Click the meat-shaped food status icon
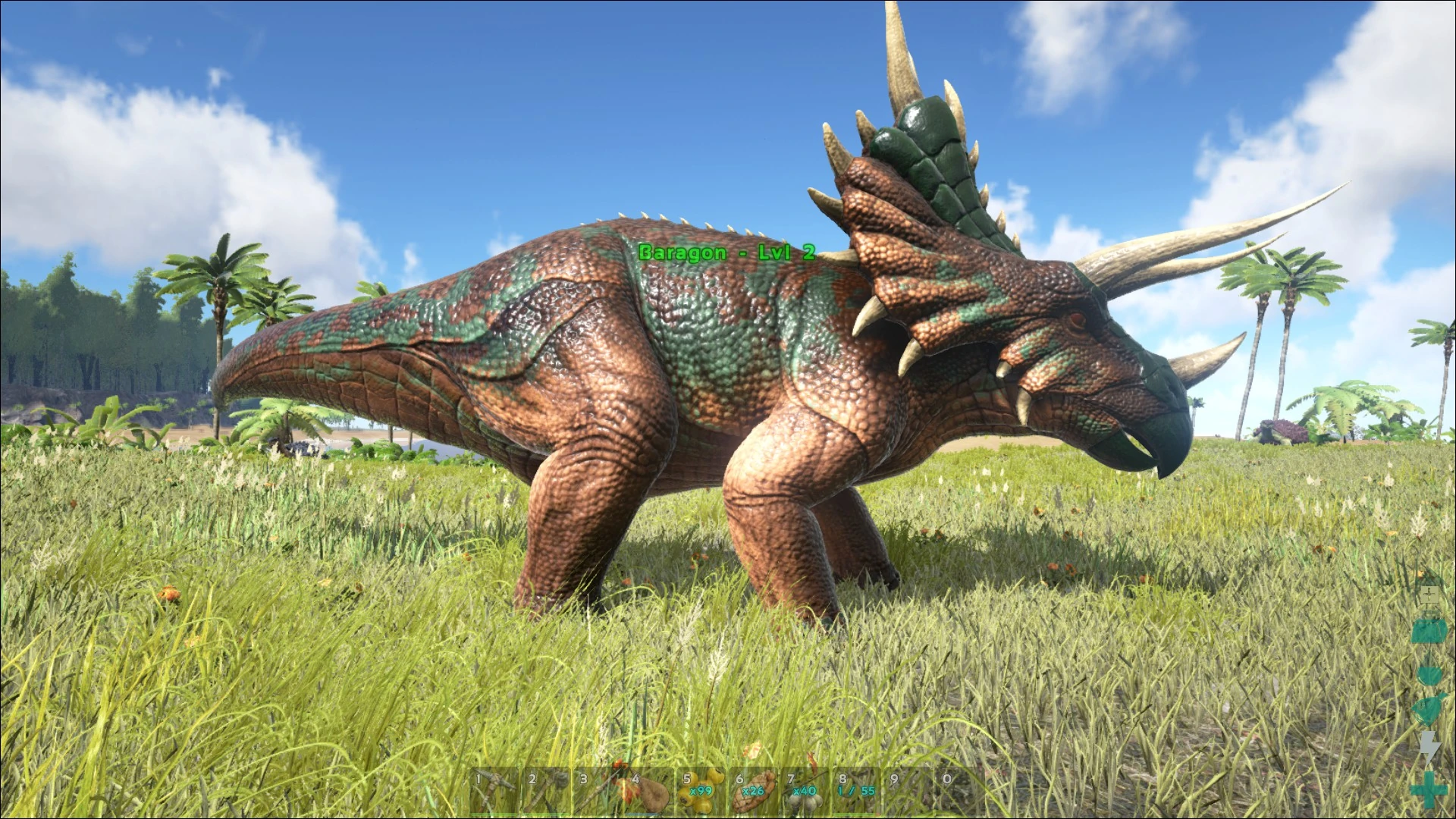The image size is (1456, 819). [1430, 631]
